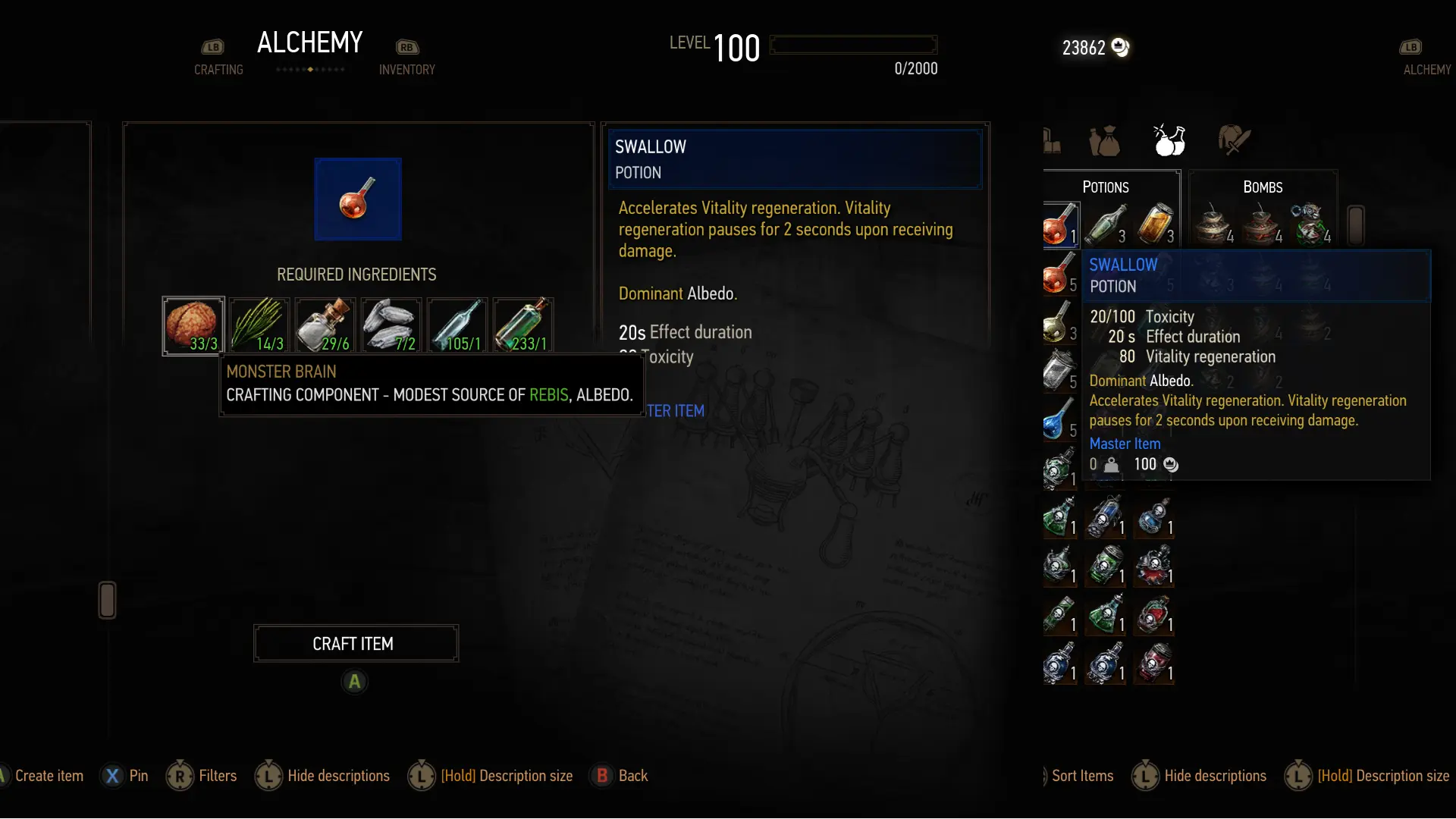1456x819 pixels.
Task: Click the Craft Item button
Action: click(356, 643)
